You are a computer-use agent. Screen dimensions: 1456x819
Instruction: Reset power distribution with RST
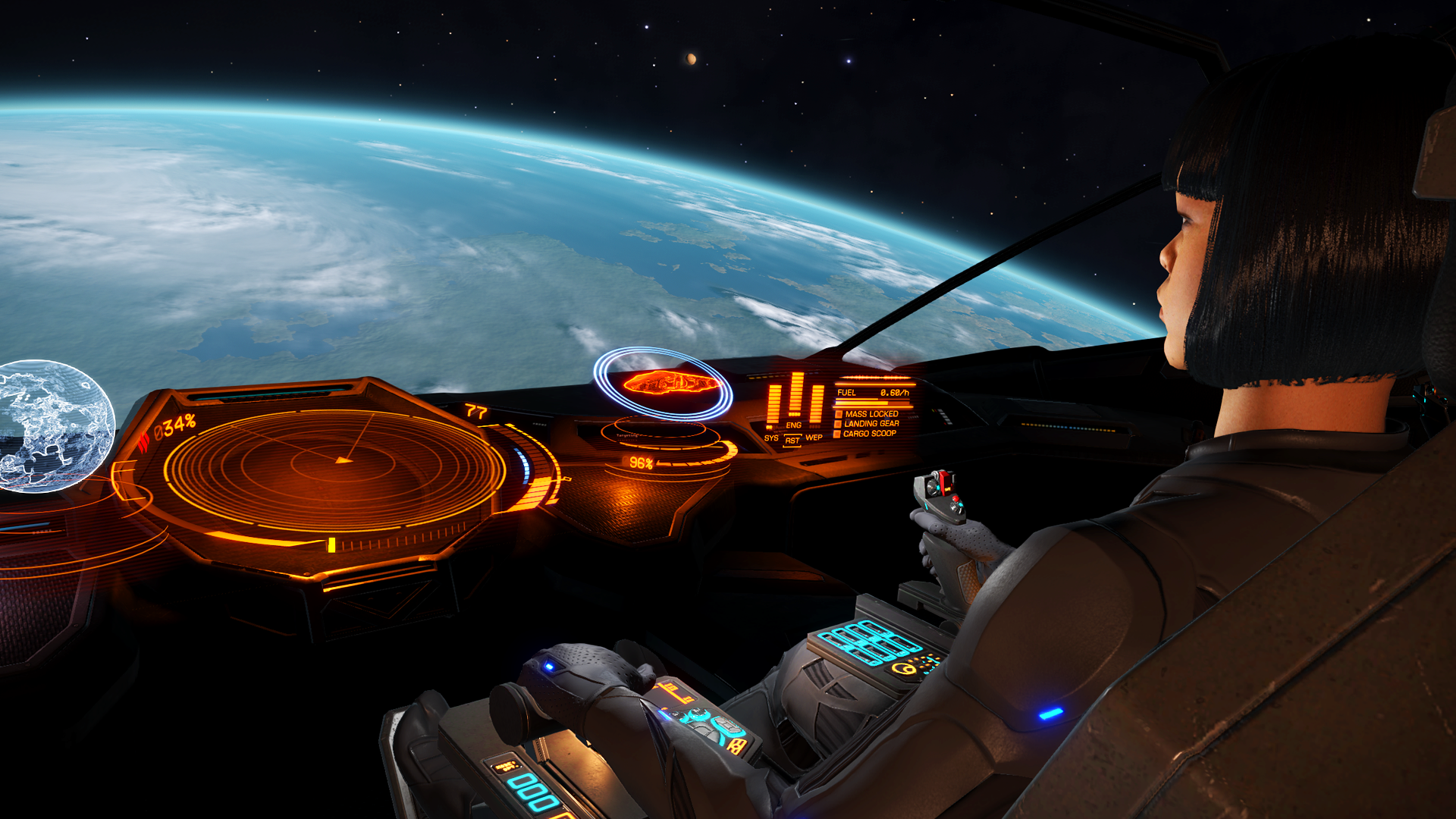[x=792, y=441]
